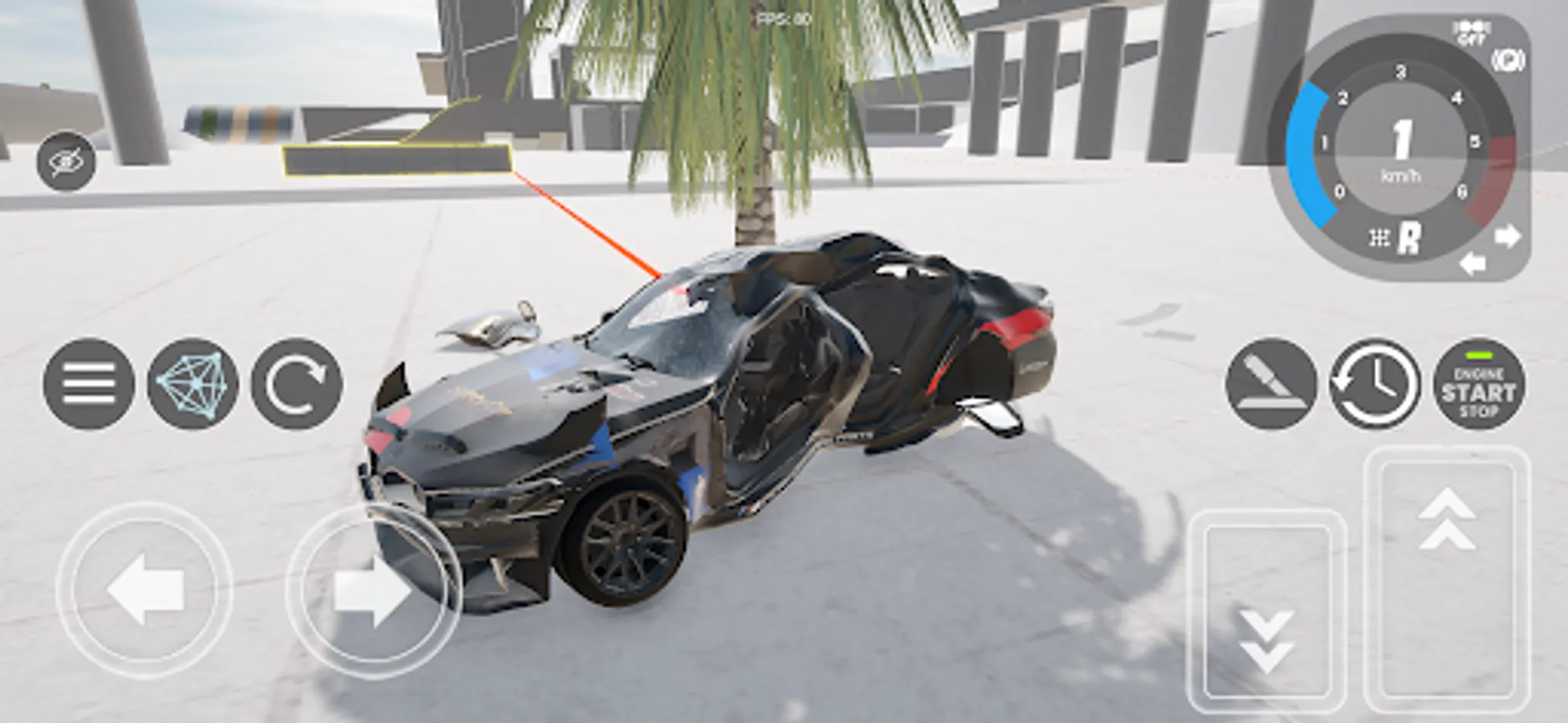Viewport: 1568px width, 723px height.
Task: Tap the transmission mode grid icon beside R
Action: click(1378, 237)
